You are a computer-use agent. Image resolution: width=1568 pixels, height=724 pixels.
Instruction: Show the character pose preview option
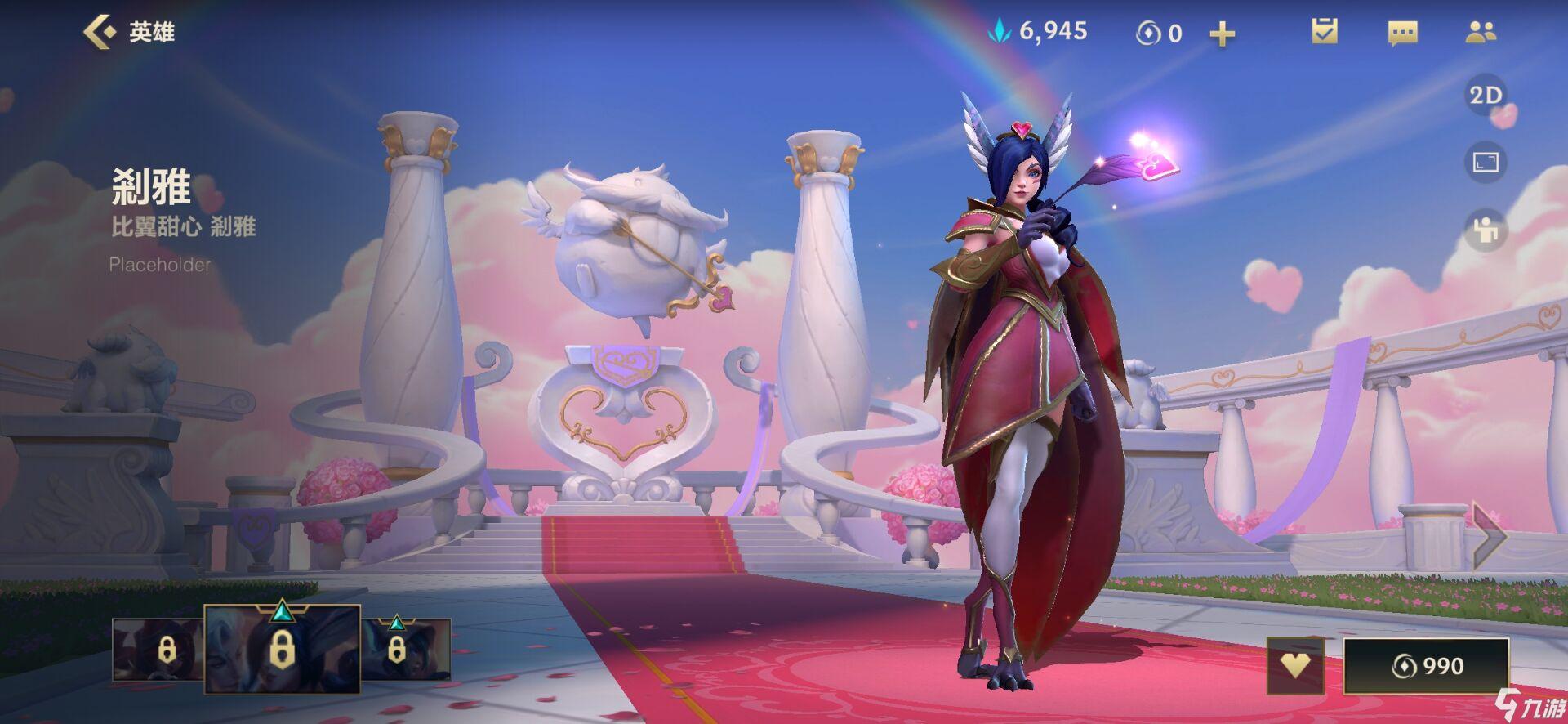pyautogui.click(x=1485, y=231)
